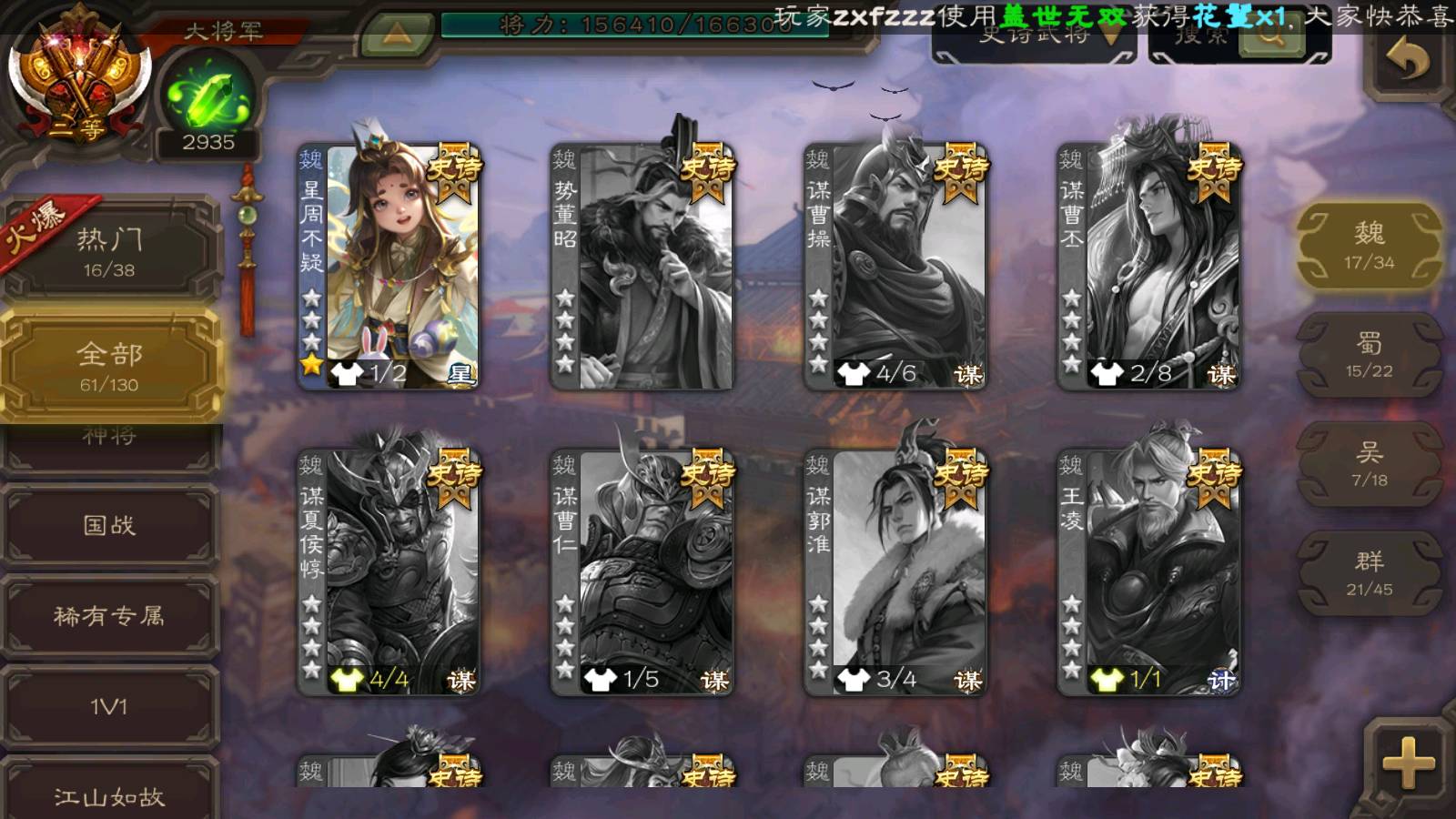View the 王凌 general card
This screenshot has height=819, width=1456.
[x=1148, y=573]
